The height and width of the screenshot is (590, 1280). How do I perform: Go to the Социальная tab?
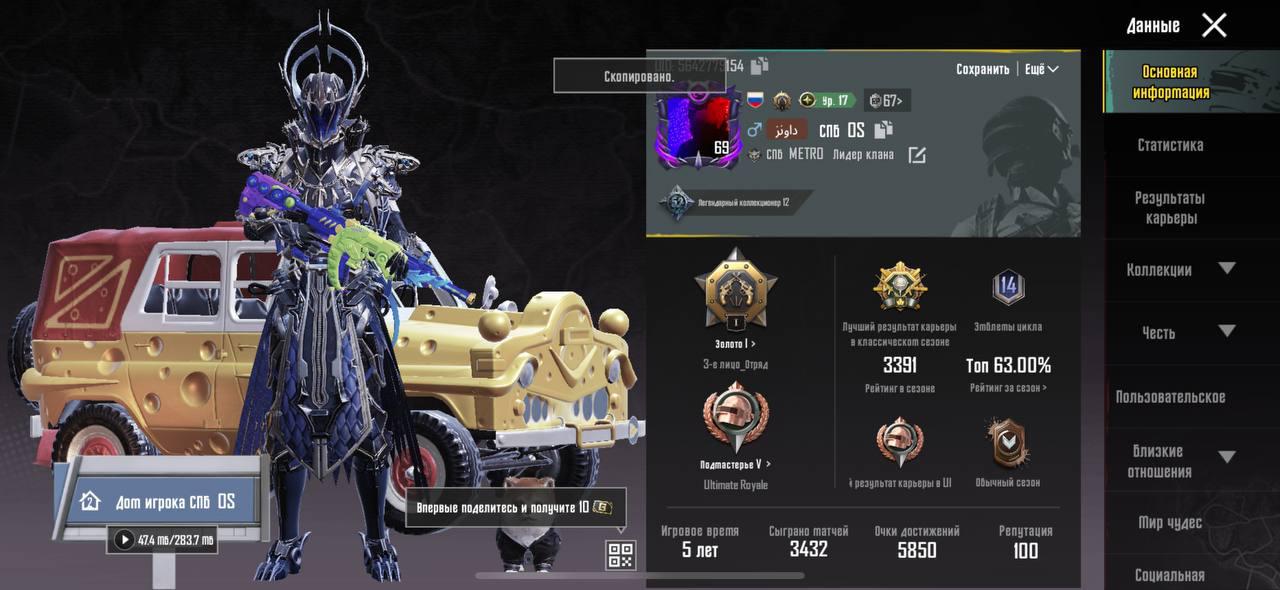[1170, 575]
